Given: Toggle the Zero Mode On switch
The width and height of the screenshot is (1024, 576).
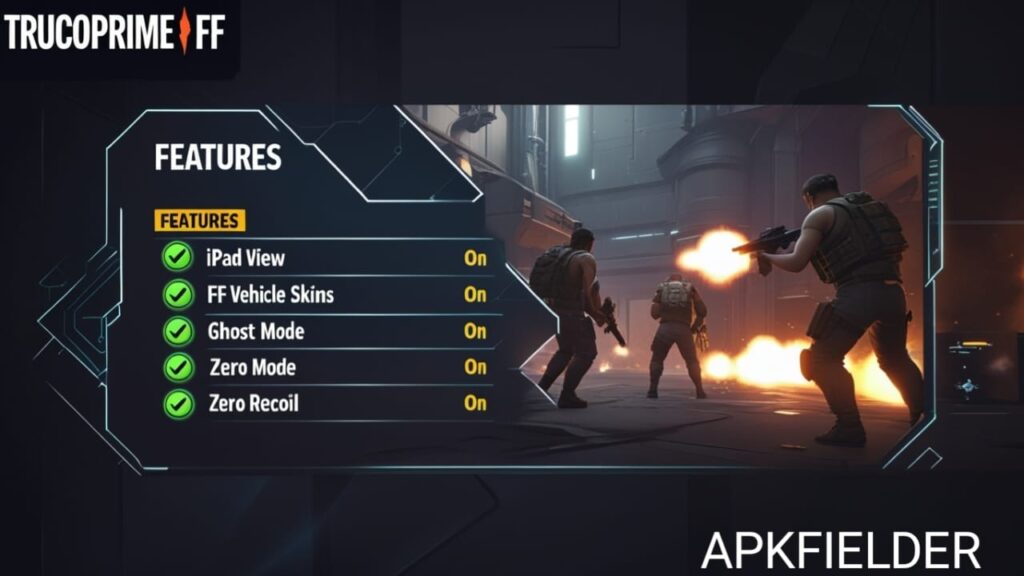Looking at the screenshot, I should tap(475, 367).
